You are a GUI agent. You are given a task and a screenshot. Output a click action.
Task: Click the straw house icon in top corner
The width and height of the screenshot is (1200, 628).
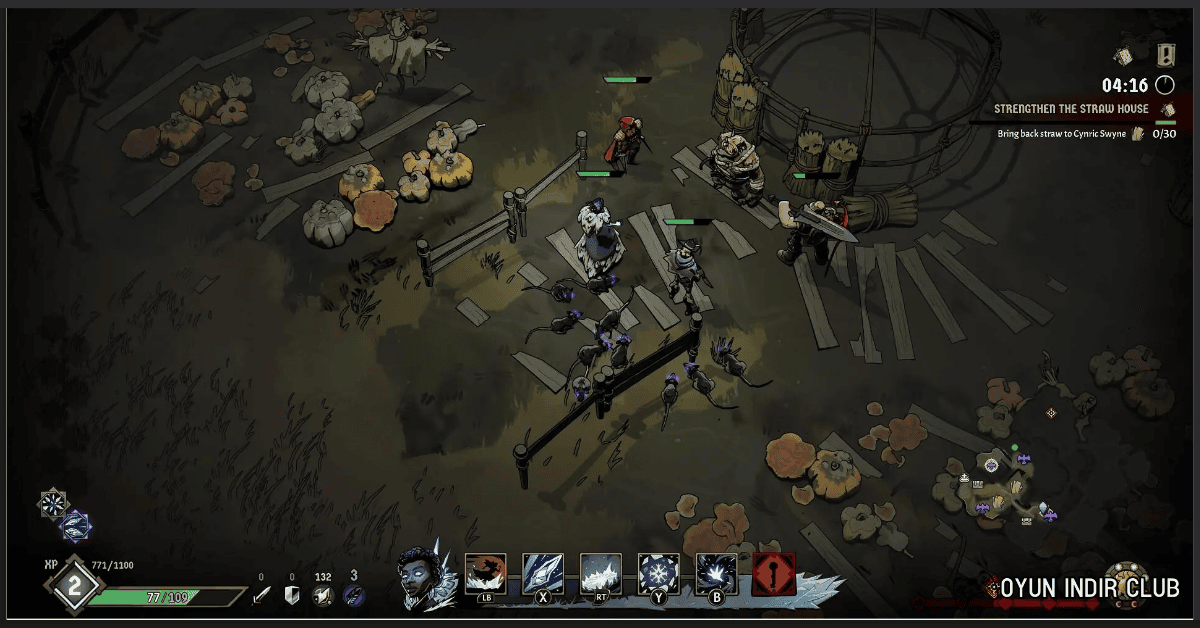pos(1124,56)
